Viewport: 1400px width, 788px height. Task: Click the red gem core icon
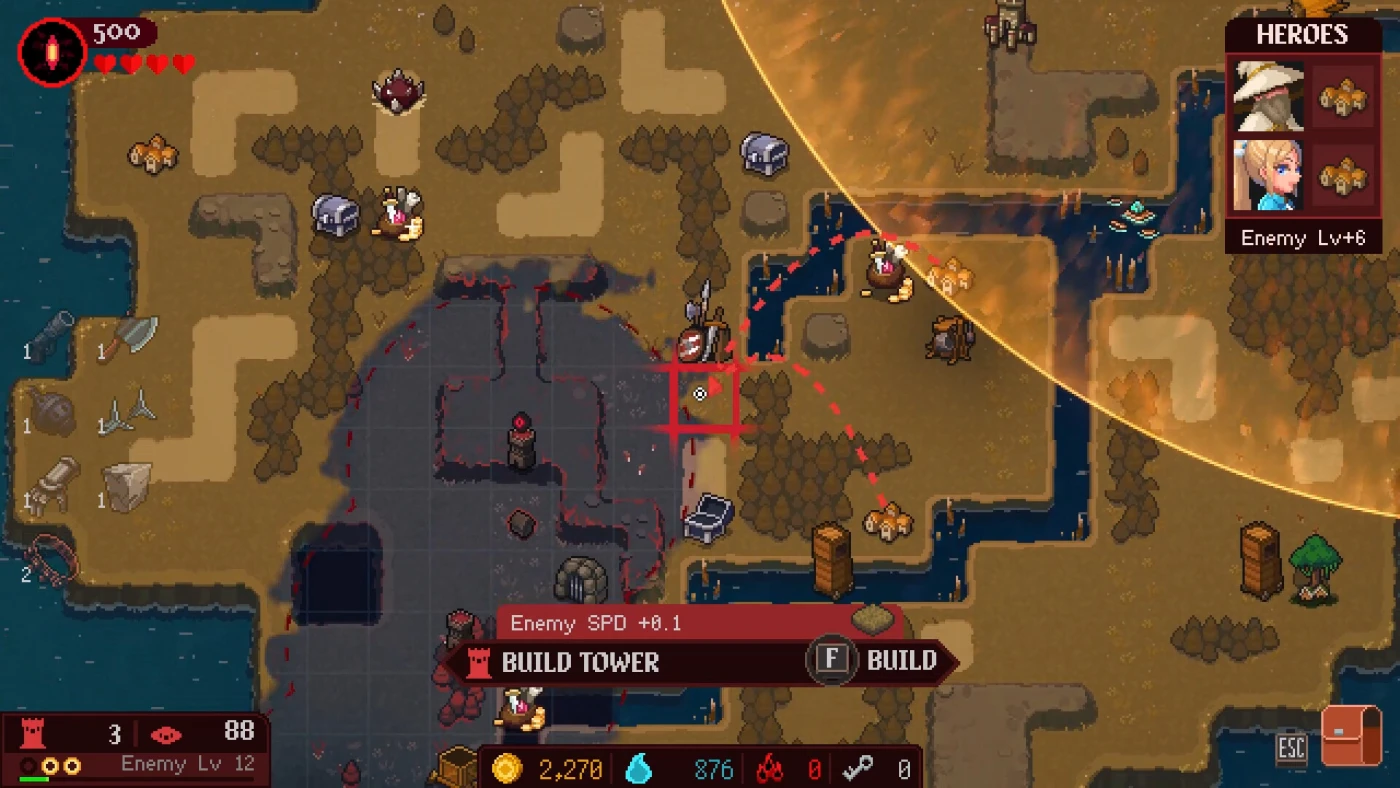click(x=51, y=51)
